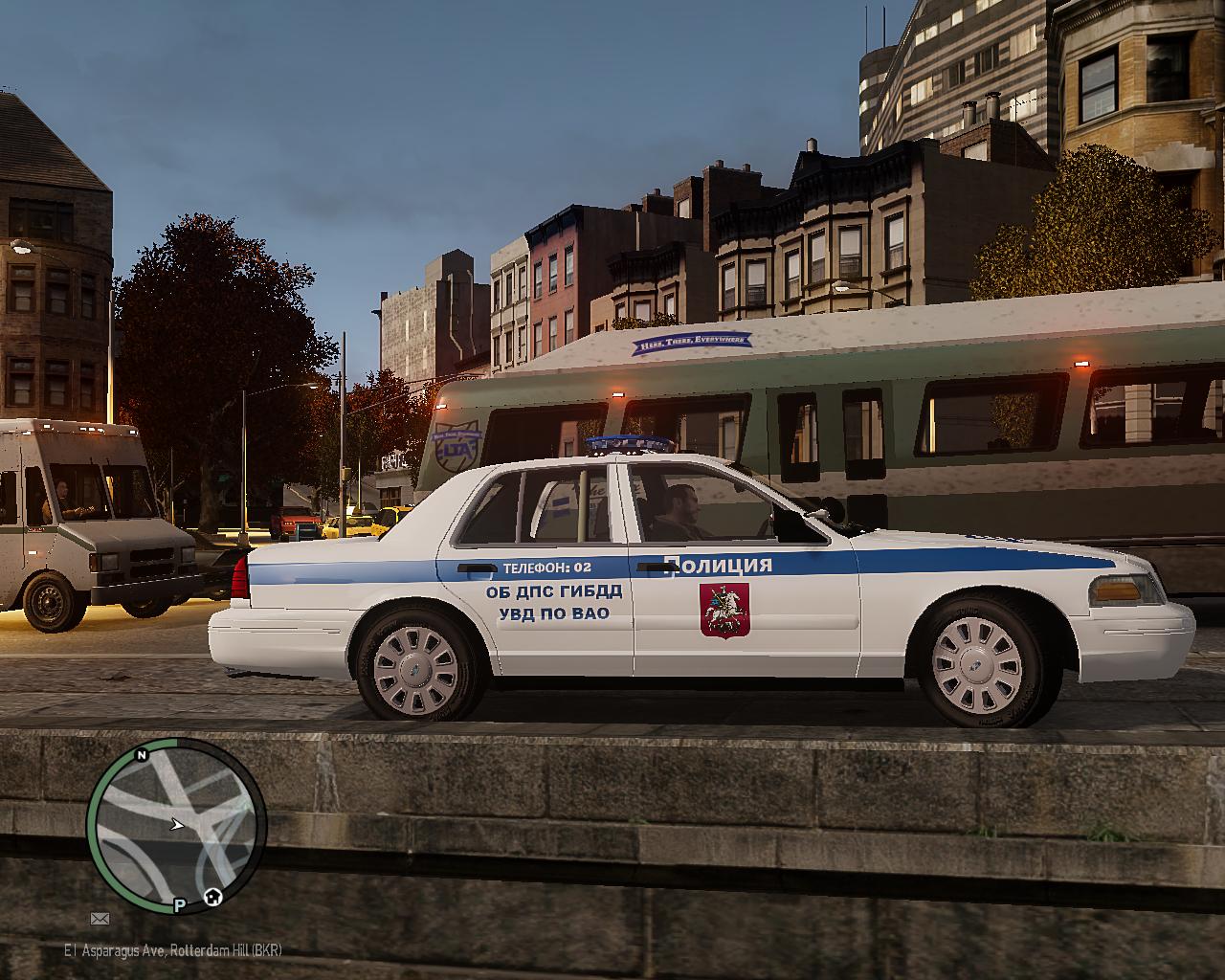The image size is (1225, 980).
Task: Click the white player arrow on the minimap
Action: [x=176, y=823]
